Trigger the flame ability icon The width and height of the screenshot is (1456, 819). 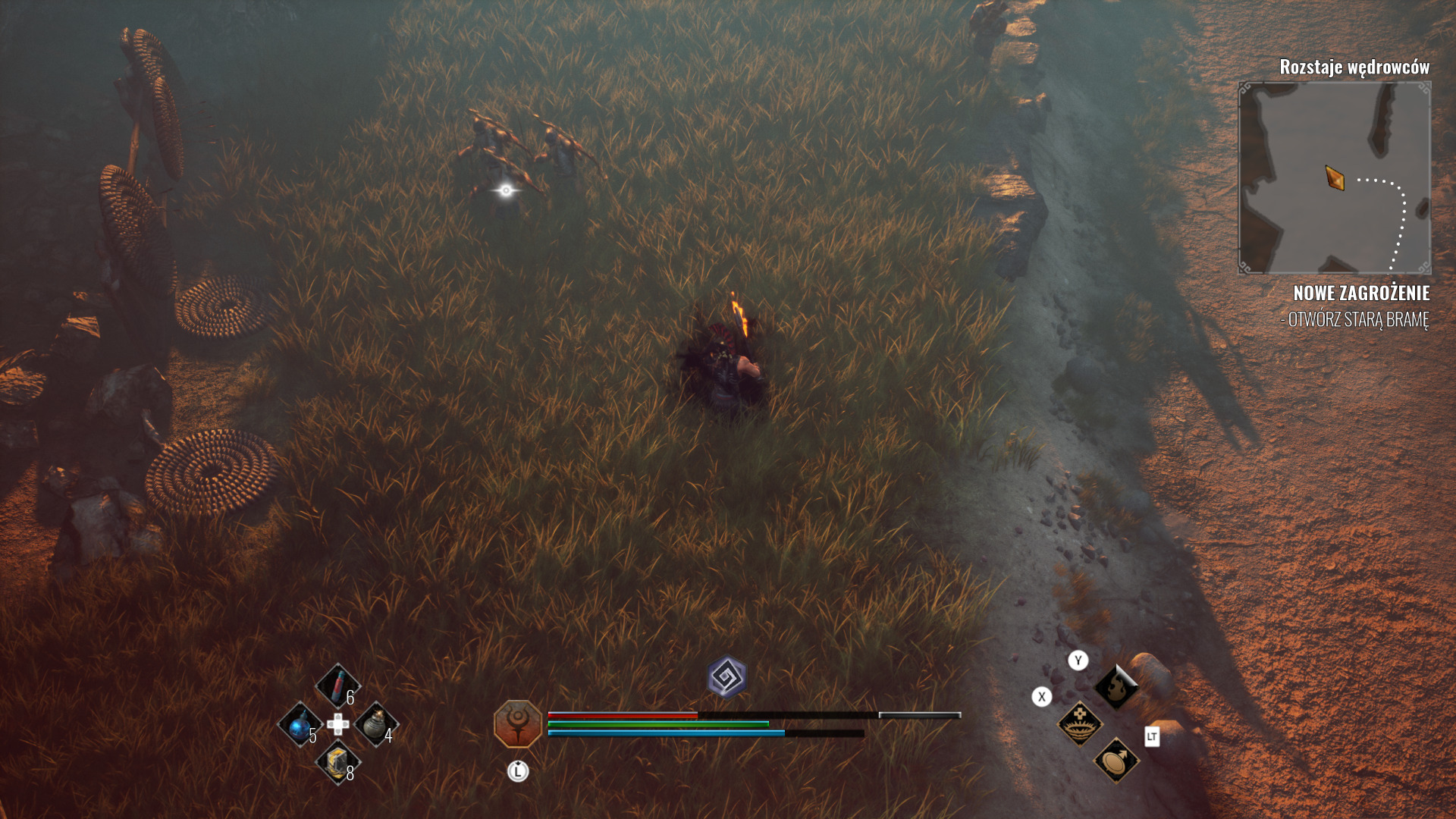click(1116, 687)
